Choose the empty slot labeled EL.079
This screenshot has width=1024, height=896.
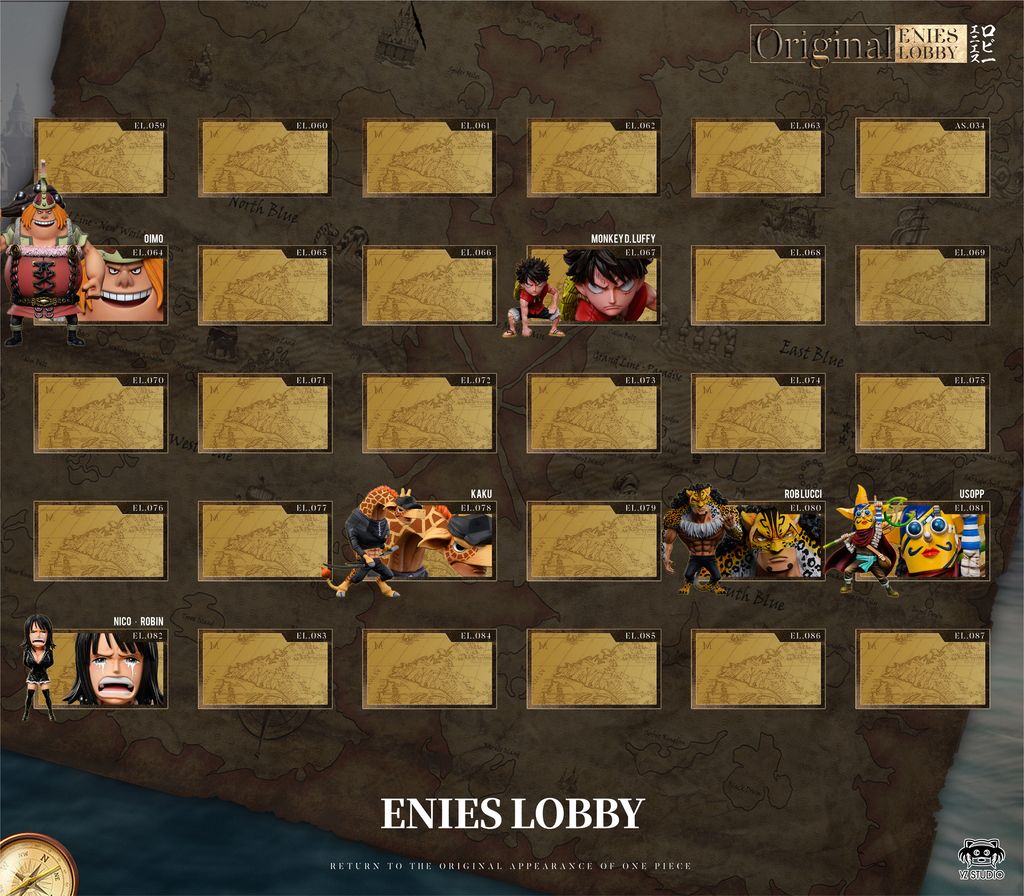point(593,541)
